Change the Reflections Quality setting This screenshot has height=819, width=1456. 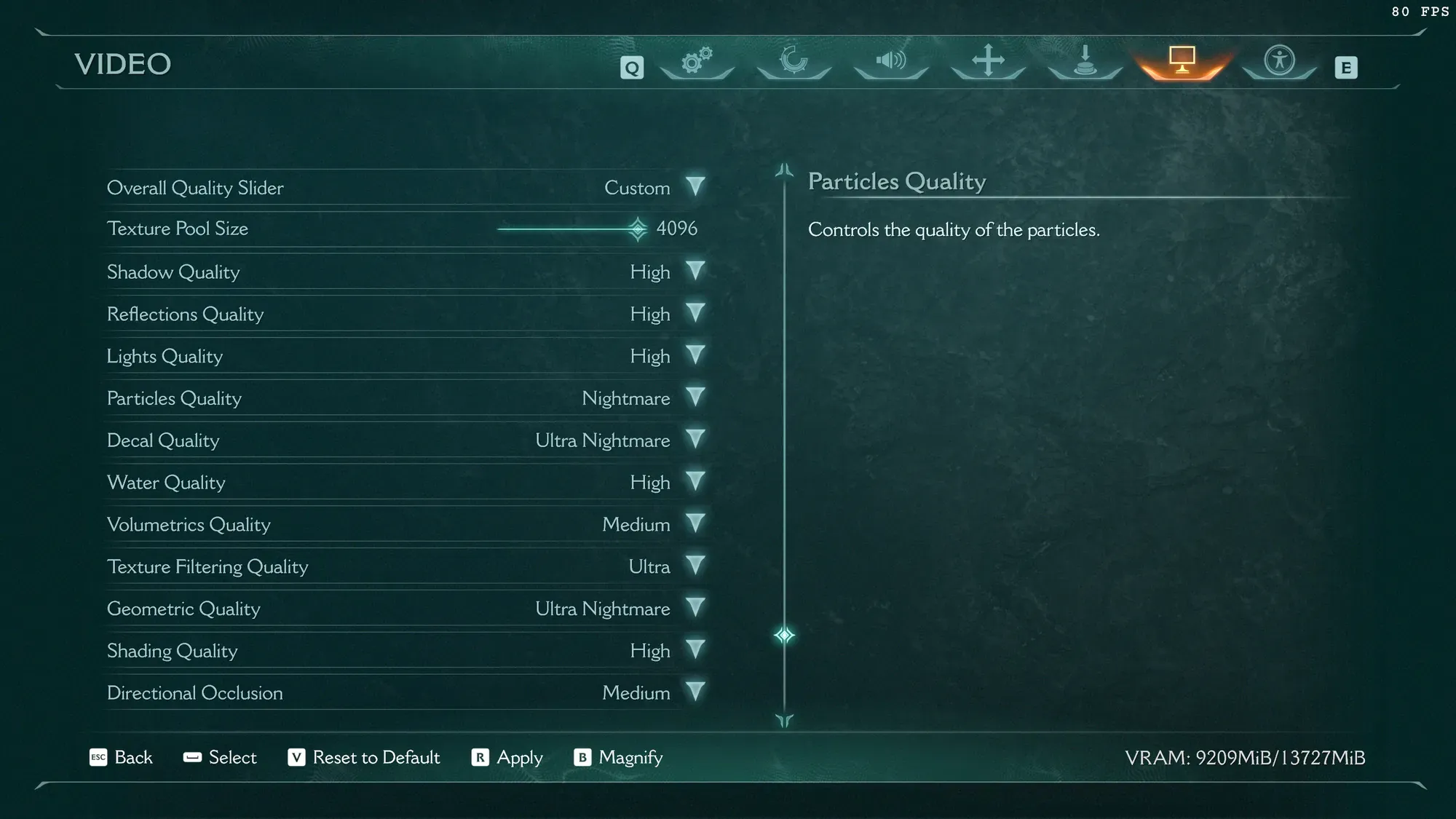tap(695, 314)
